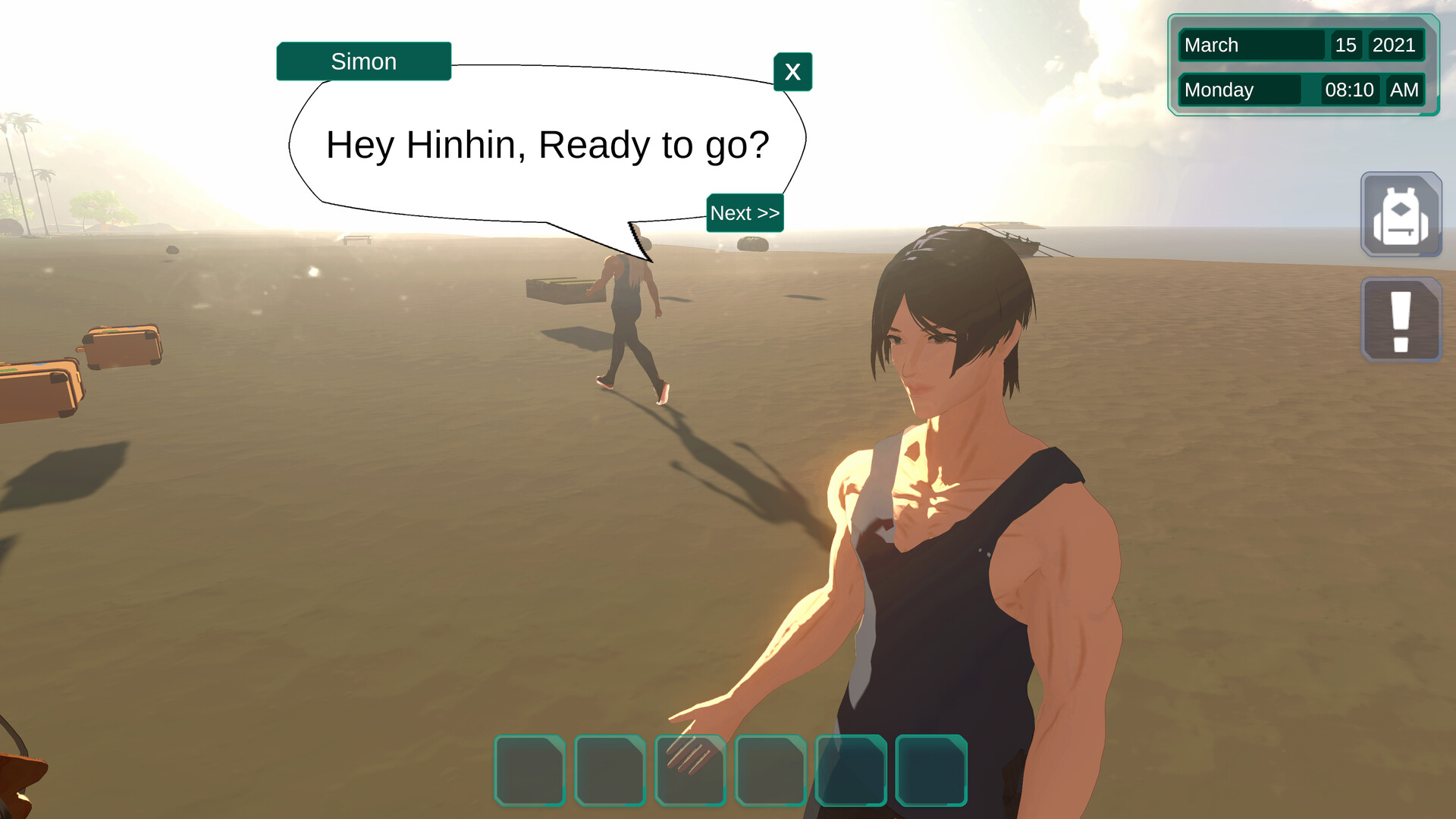Open the backpack inventory panel

coord(1401,216)
